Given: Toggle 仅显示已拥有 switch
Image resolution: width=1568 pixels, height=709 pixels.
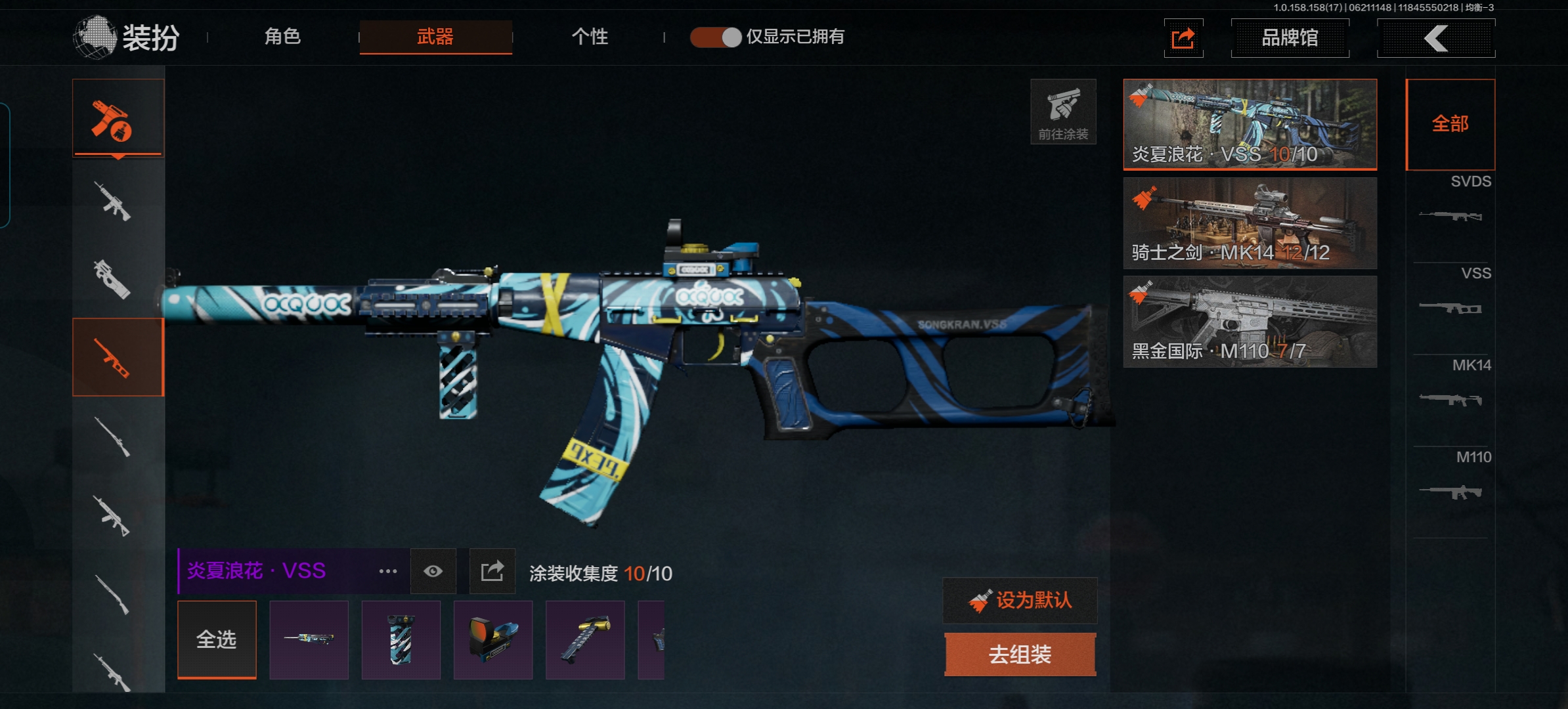Looking at the screenshot, I should [x=716, y=37].
